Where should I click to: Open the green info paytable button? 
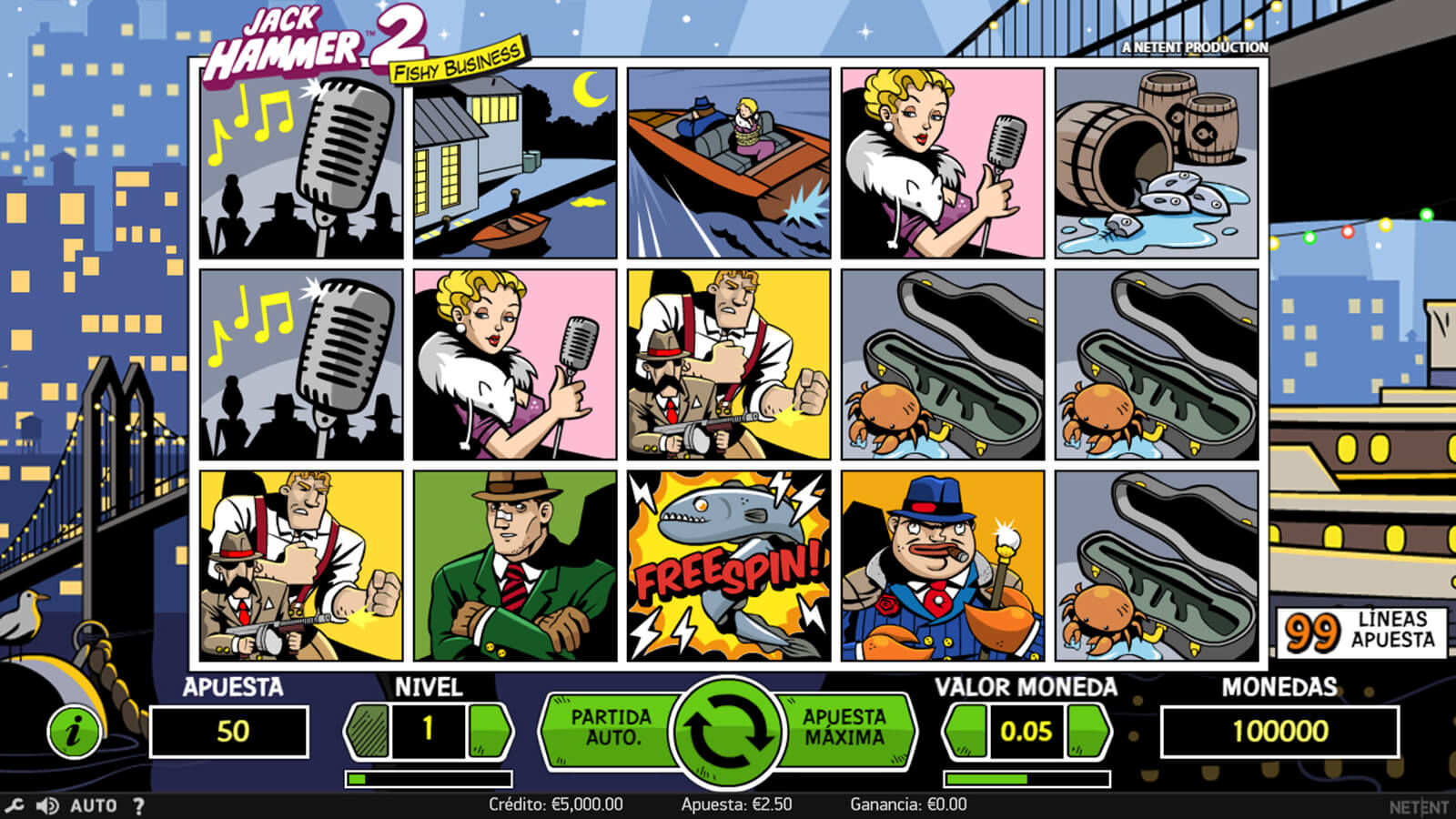74,730
